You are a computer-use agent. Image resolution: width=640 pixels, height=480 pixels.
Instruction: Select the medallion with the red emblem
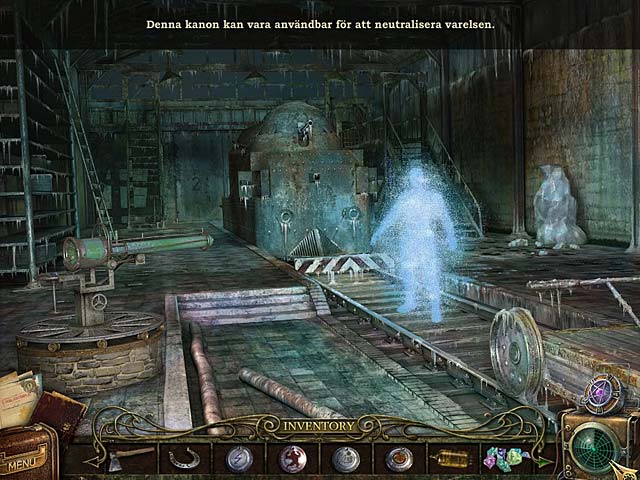pyautogui.click(x=292, y=458)
